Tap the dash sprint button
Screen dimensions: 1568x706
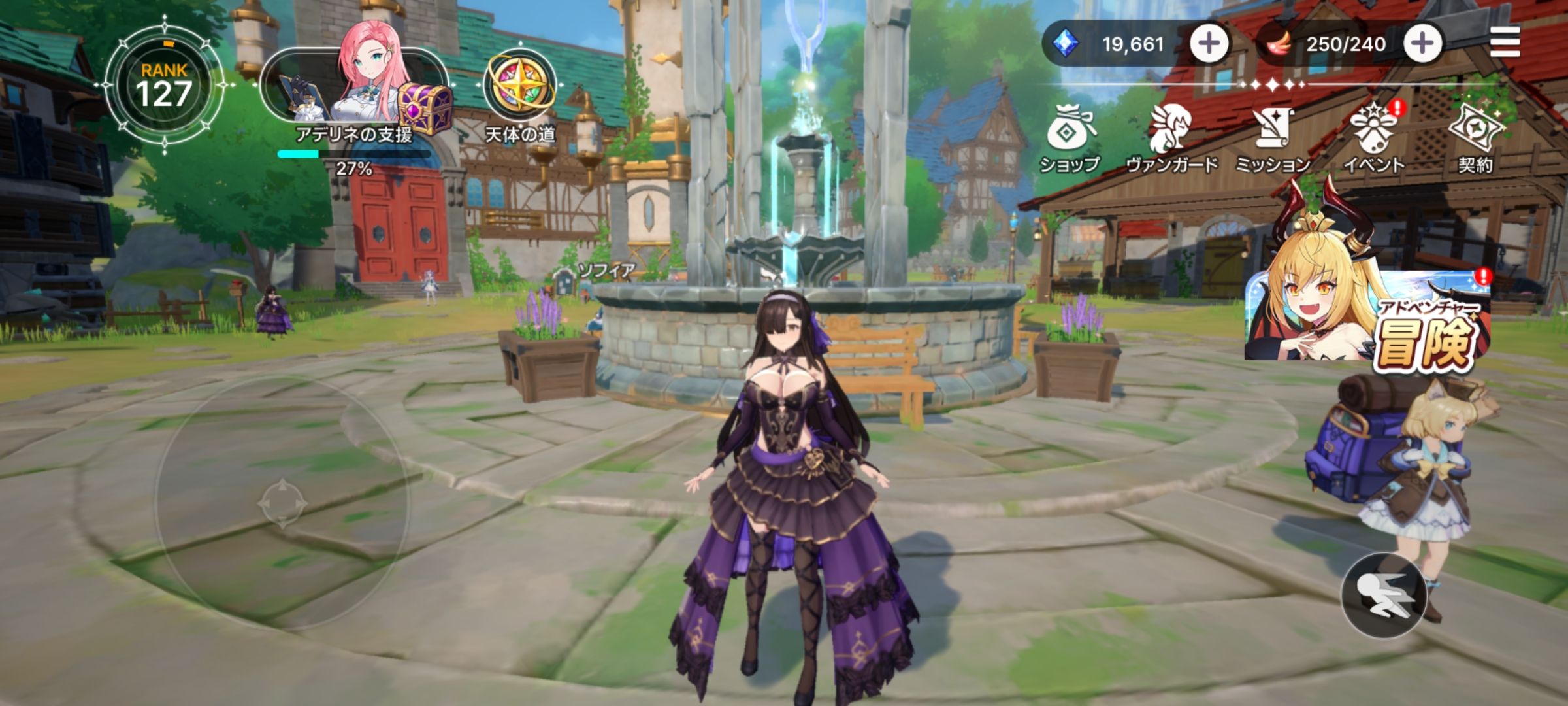[1384, 595]
